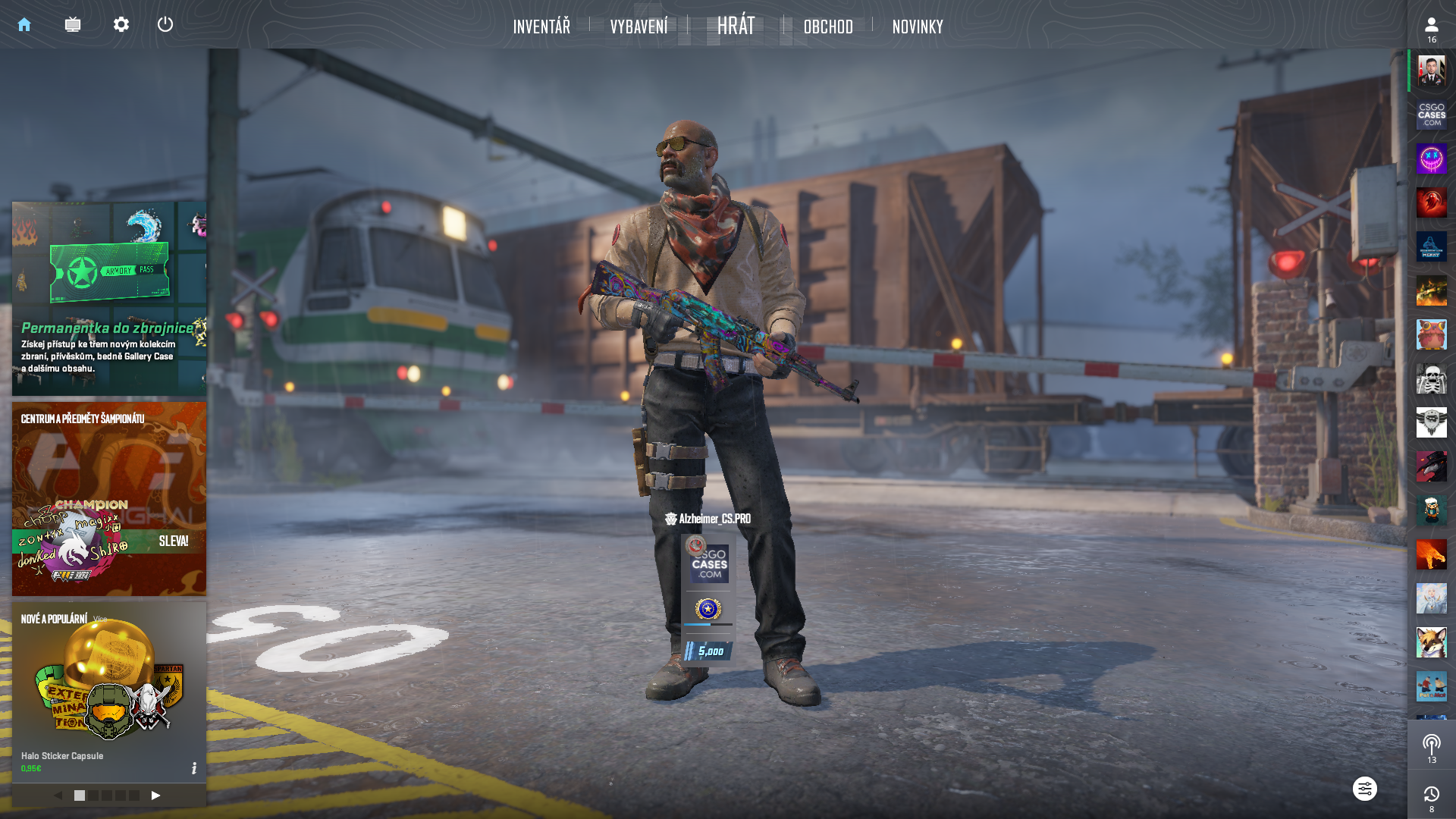Screen dimensions: 1456x819
Task: Open the TV watch matches icon
Action: [x=73, y=25]
